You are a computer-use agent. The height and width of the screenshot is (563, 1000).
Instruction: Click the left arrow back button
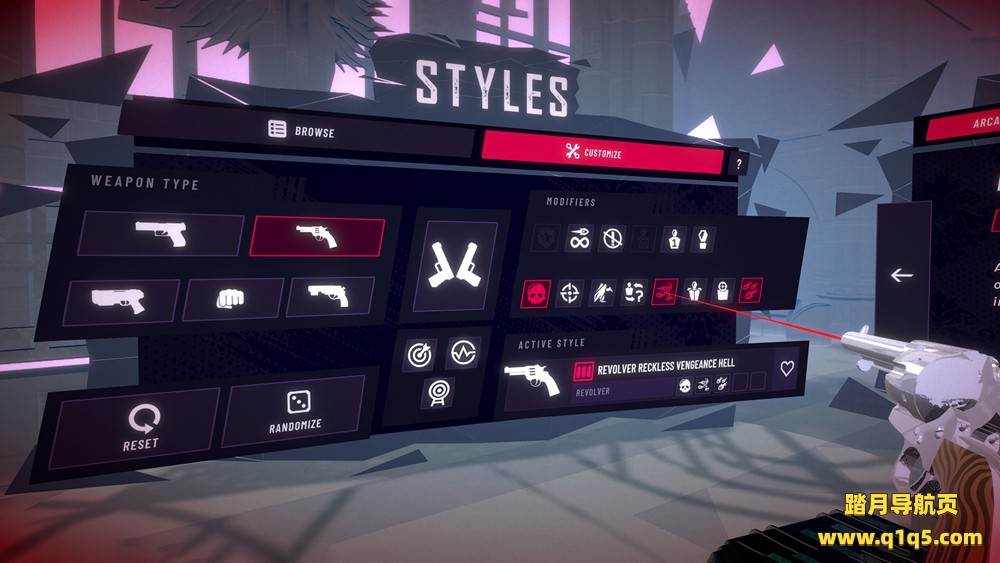coord(902,275)
